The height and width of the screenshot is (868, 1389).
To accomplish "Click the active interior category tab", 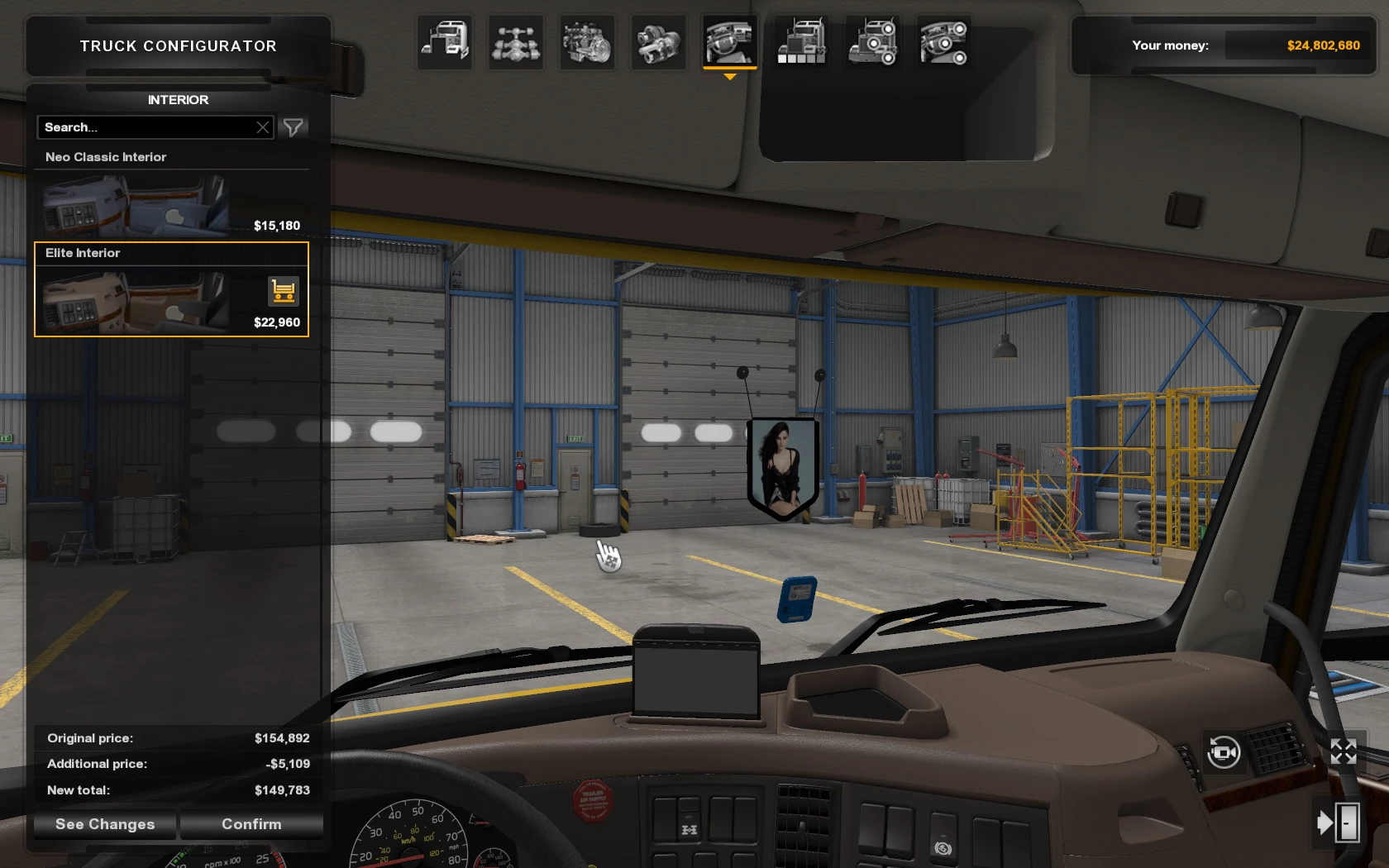I will coord(729,42).
